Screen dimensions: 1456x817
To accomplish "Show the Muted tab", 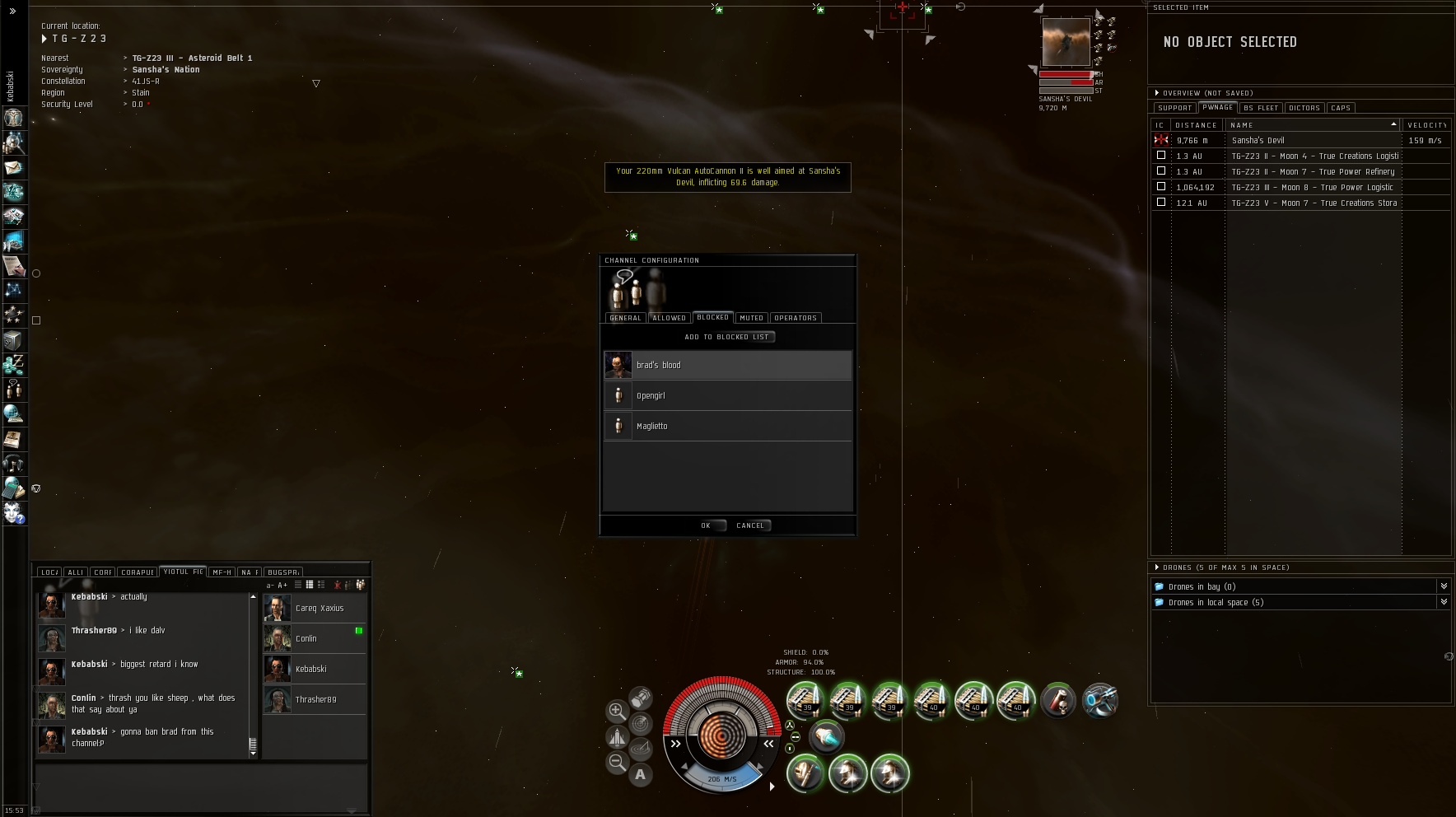I will pyautogui.click(x=751, y=318).
